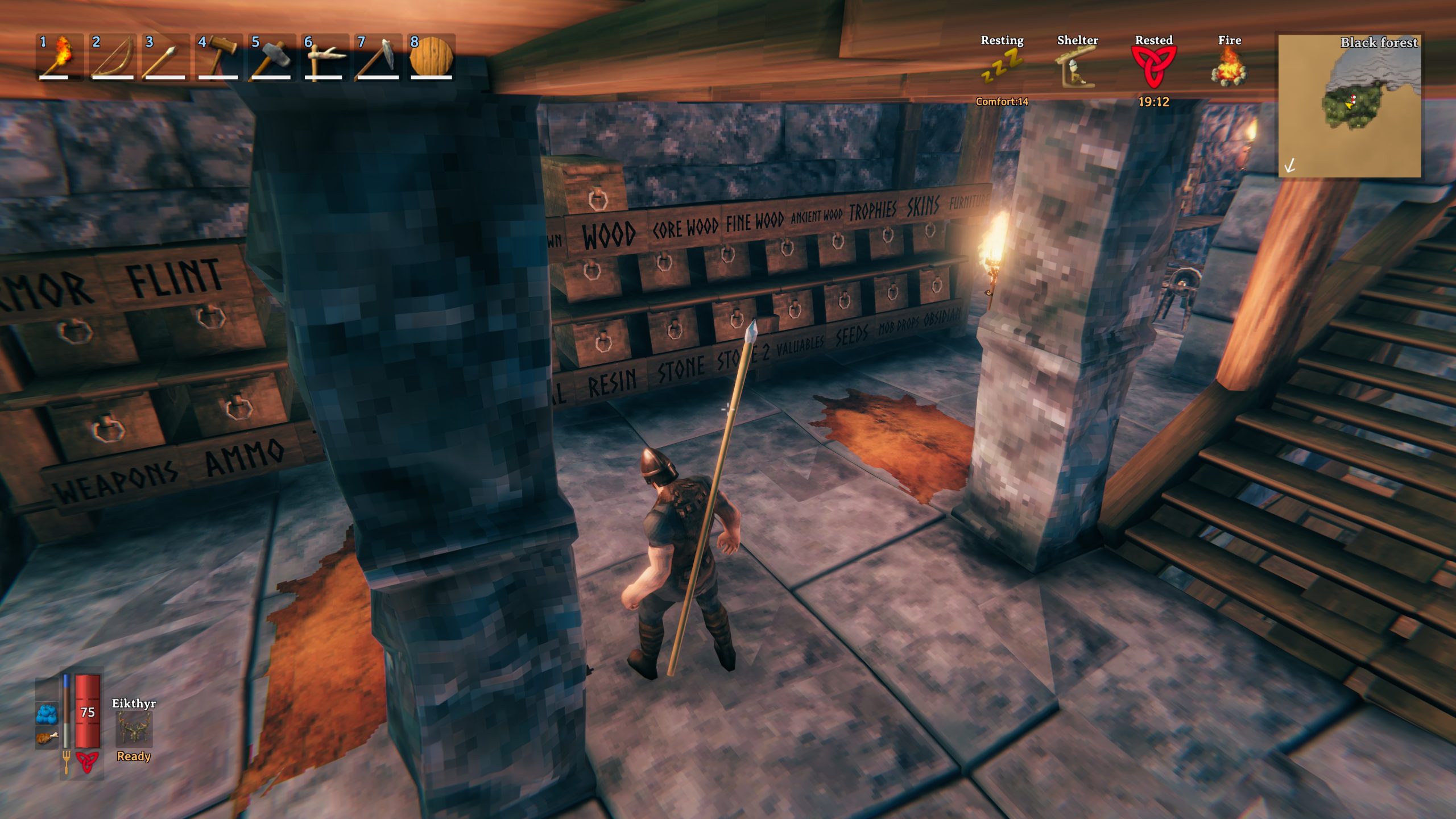Activate the Eikthyr forsaken power icon
Screen dimensions: 1456x819
(134, 729)
